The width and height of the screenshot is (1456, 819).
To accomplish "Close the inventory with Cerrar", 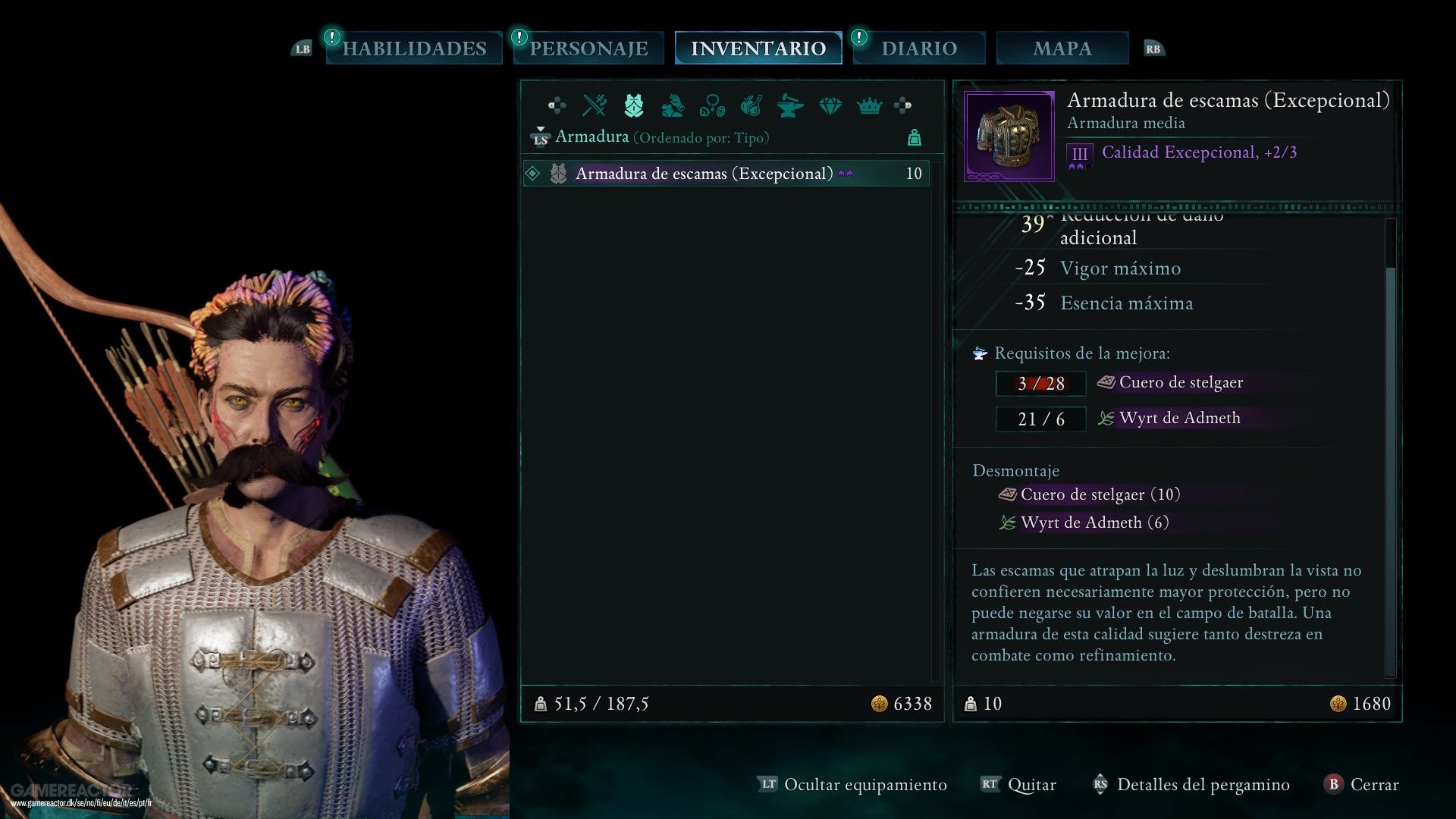I will click(1373, 785).
